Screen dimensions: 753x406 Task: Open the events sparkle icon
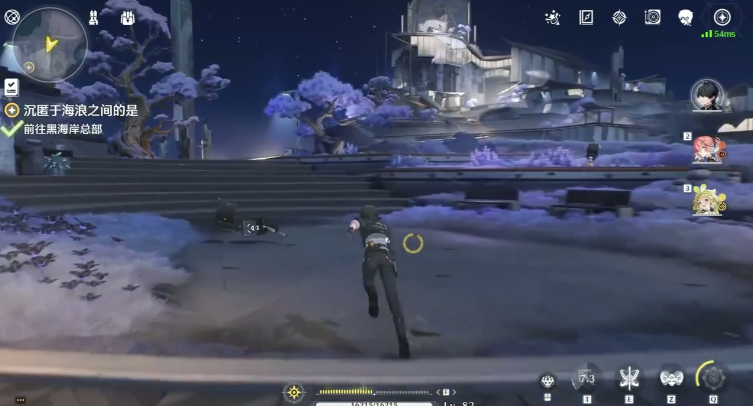click(x=553, y=17)
